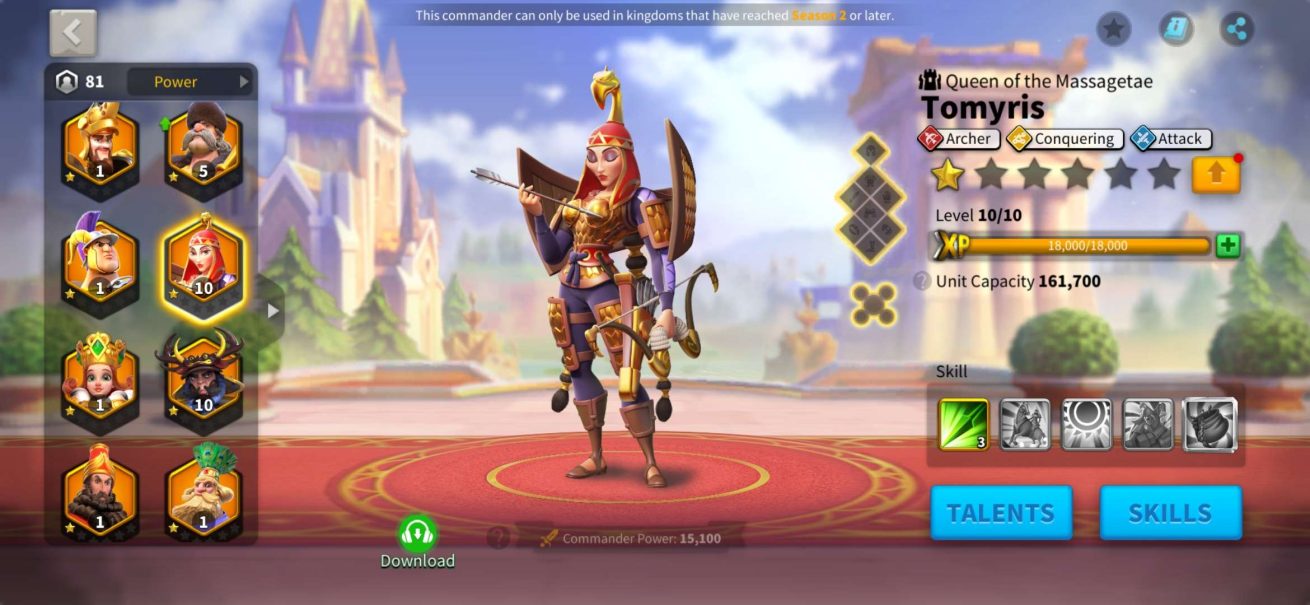
Task: Open the commander info book button
Action: [x=1176, y=28]
